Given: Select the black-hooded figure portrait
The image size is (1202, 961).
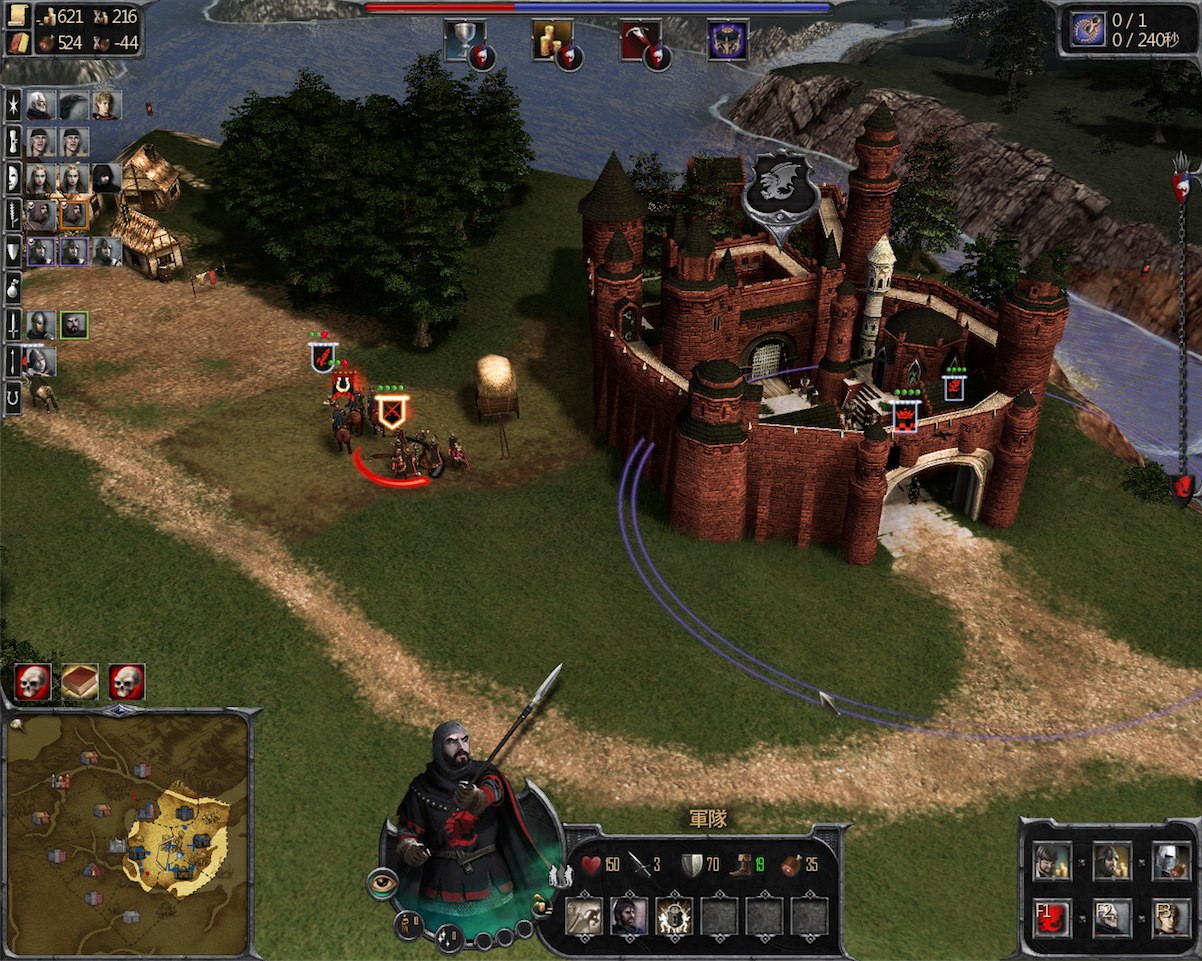Looking at the screenshot, I should pyautogui.click(x=106, y=178).
